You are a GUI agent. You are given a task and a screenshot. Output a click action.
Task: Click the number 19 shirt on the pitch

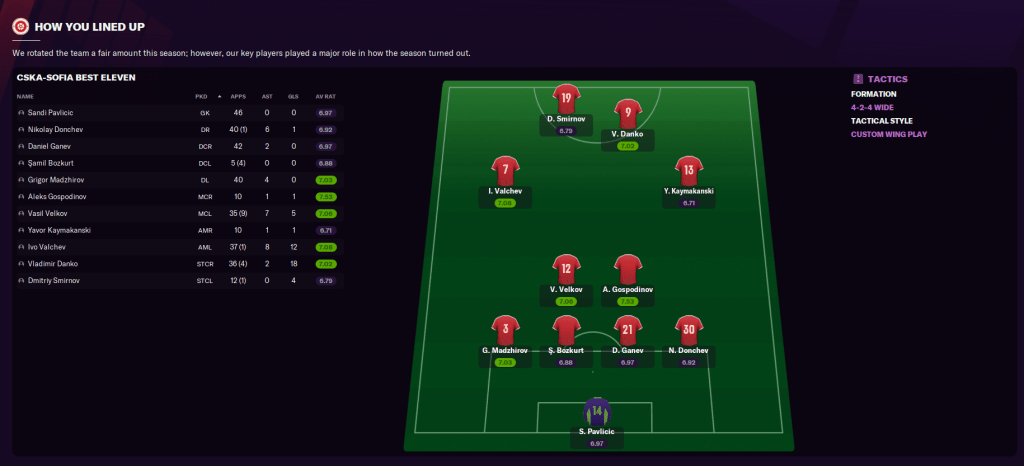[566, 99]
